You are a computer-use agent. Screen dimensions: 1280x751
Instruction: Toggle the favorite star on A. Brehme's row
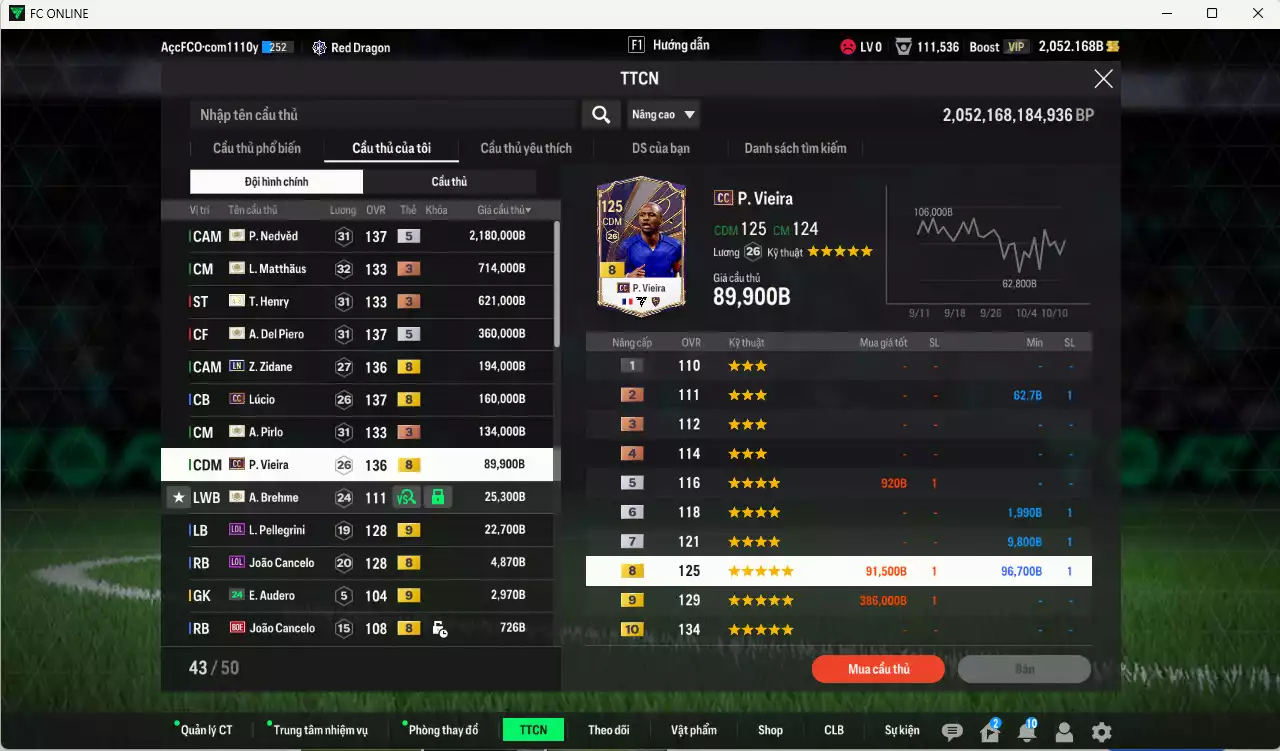click(x=179, y=497)
